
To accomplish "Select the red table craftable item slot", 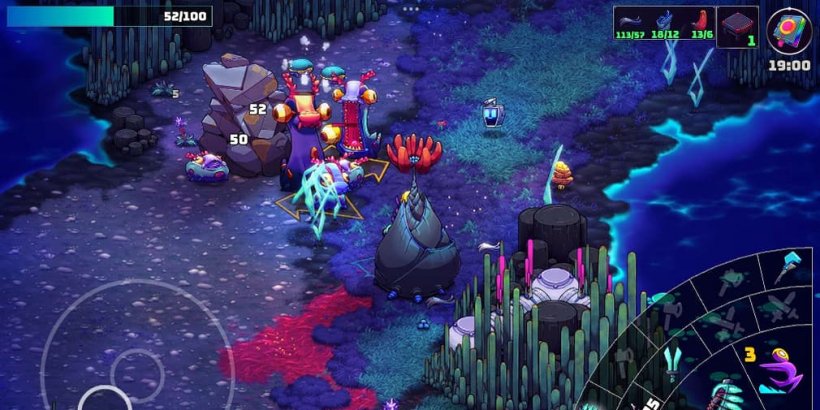I will tap(737, 25).
